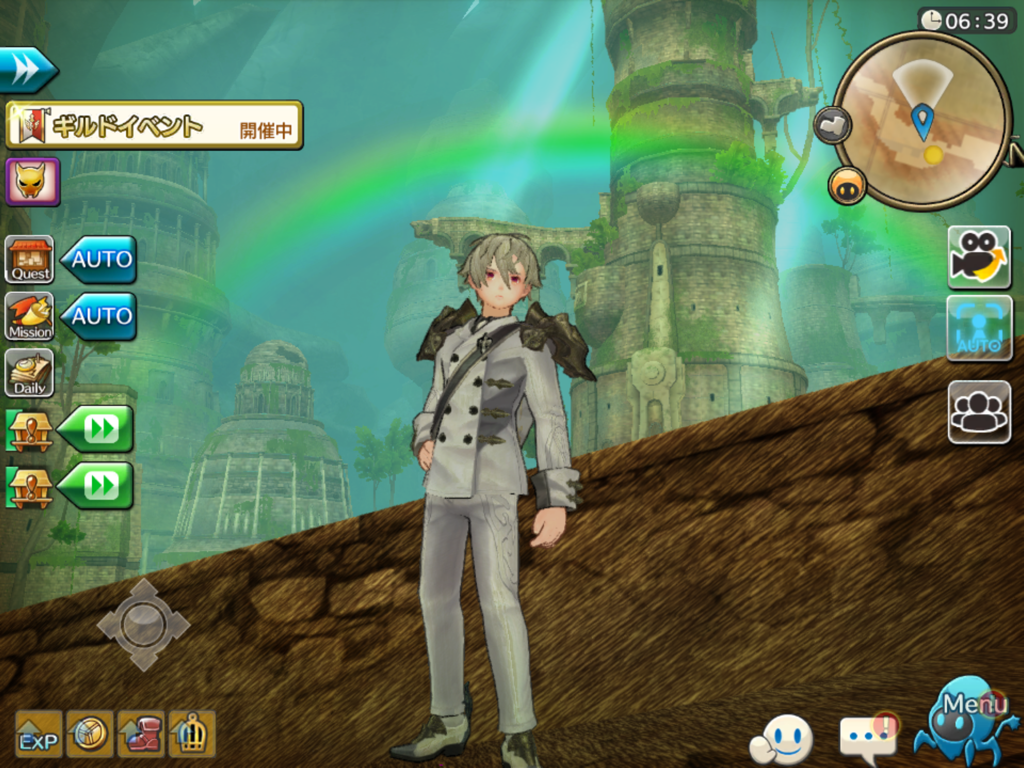Open the party members group button

coord(979,412)
